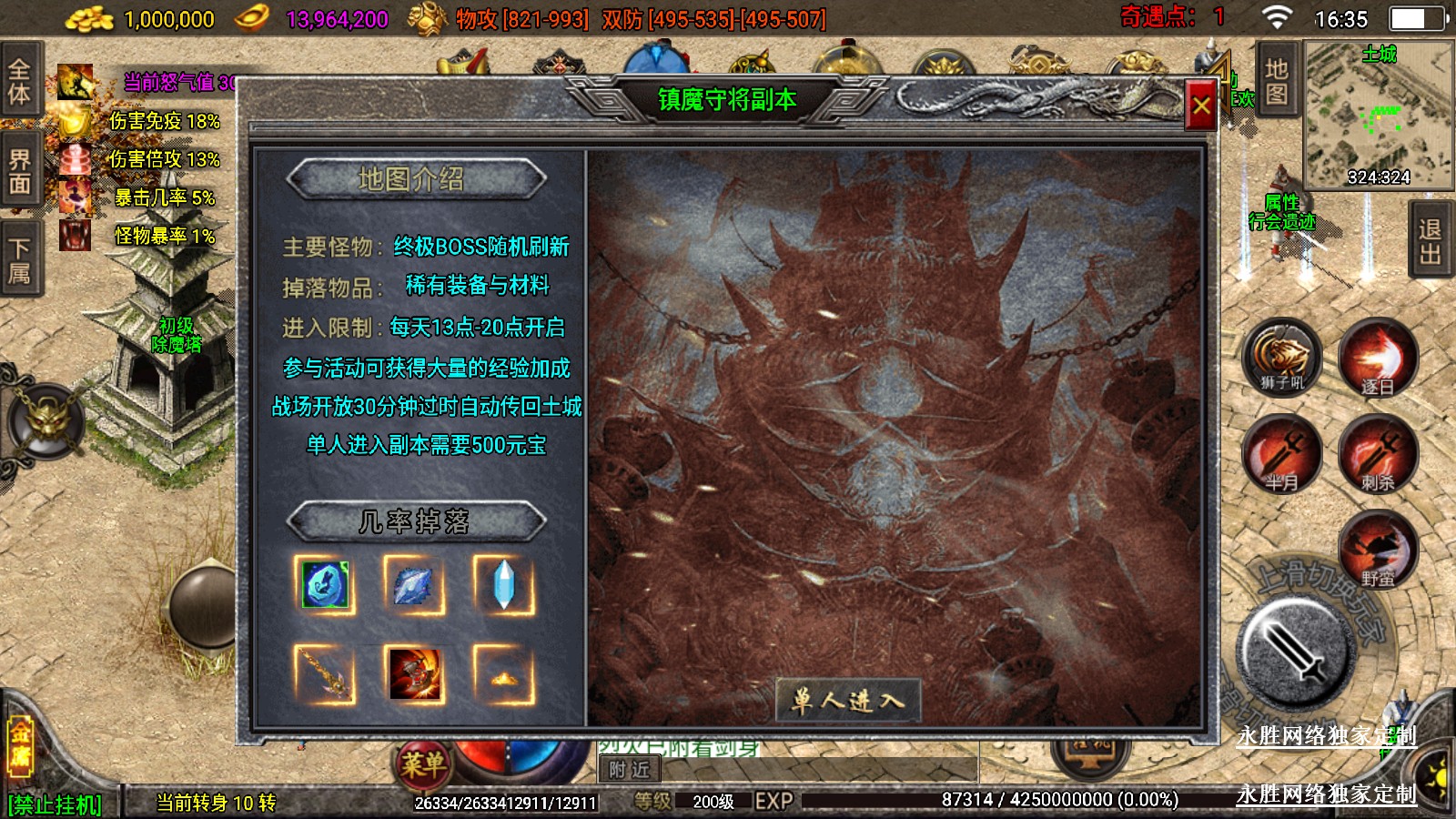This screenshot has height=819, width=1456.
Task: Select the red flame skill book drop
Action: click(414, 674)
